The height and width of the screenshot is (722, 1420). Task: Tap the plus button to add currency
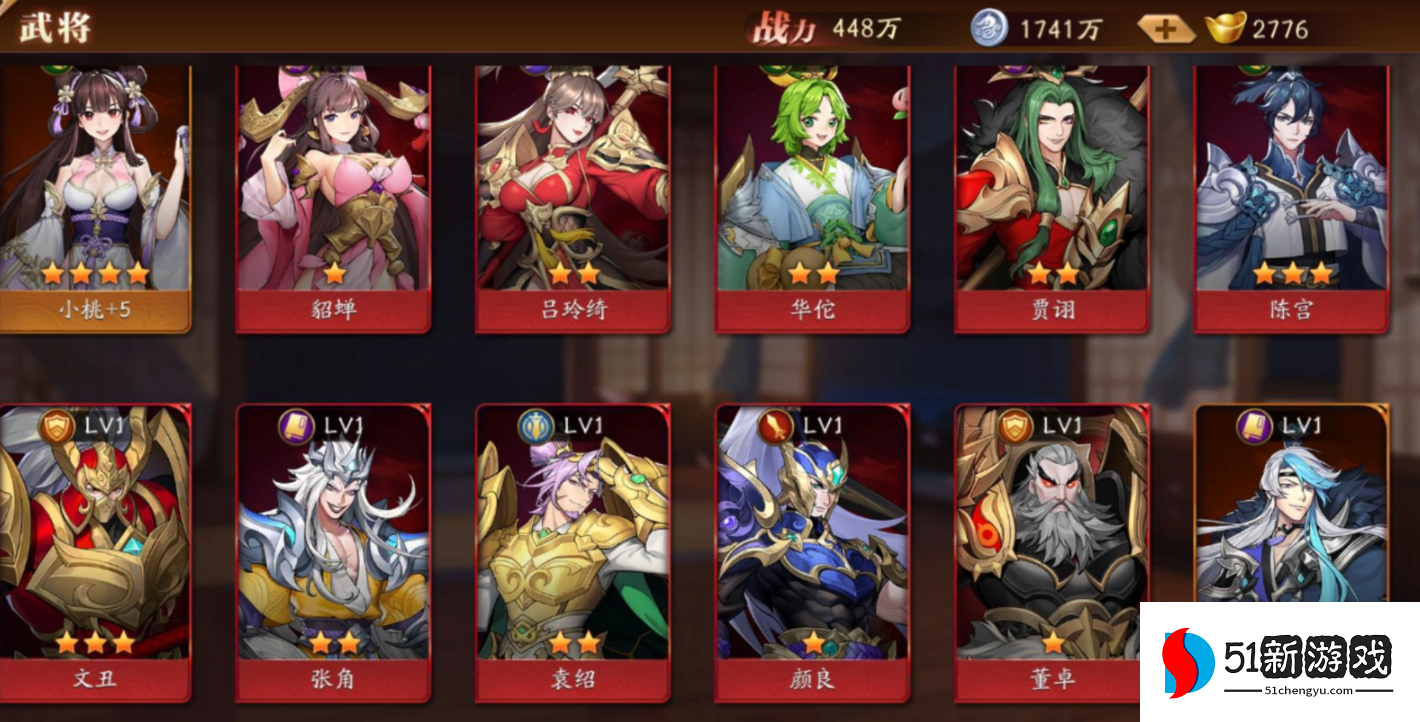(x=1164, y=29)
